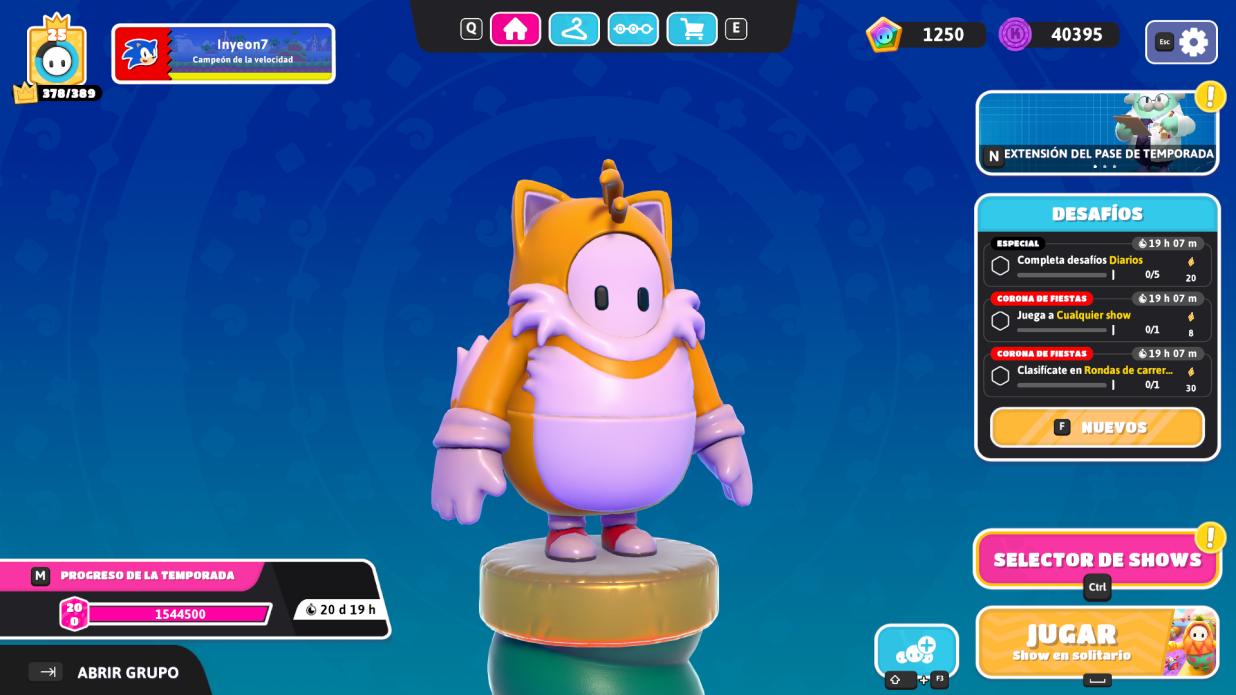Click the Inyeon7 player nameplate banner
The width and height of the screenshot is (1236, 695).
(223, 53)
